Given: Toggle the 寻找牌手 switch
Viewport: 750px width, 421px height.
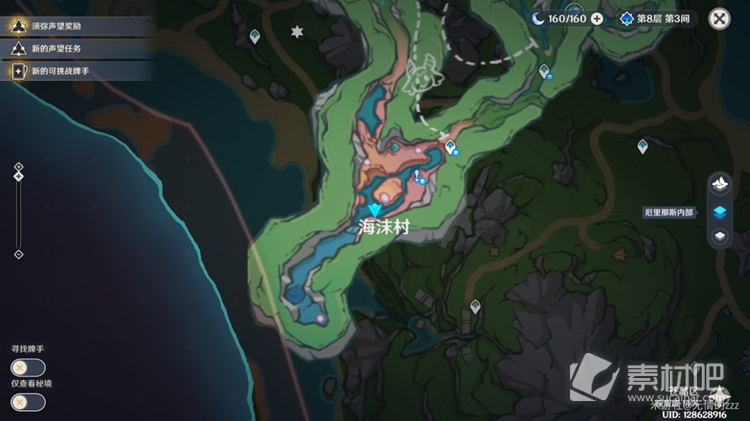Looking at the screenshot, I should [28, 367].
